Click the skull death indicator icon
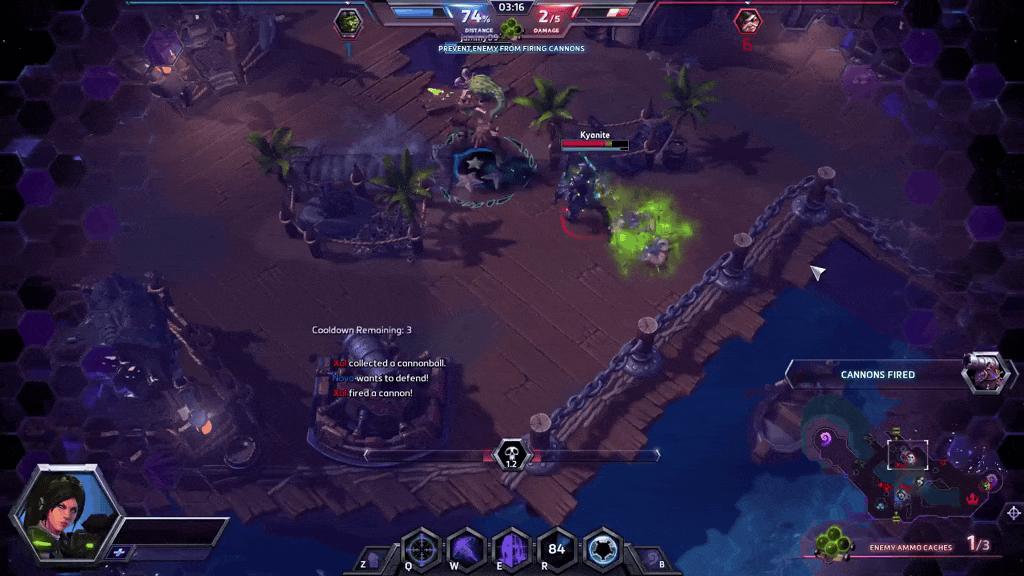 pos(511,455)
